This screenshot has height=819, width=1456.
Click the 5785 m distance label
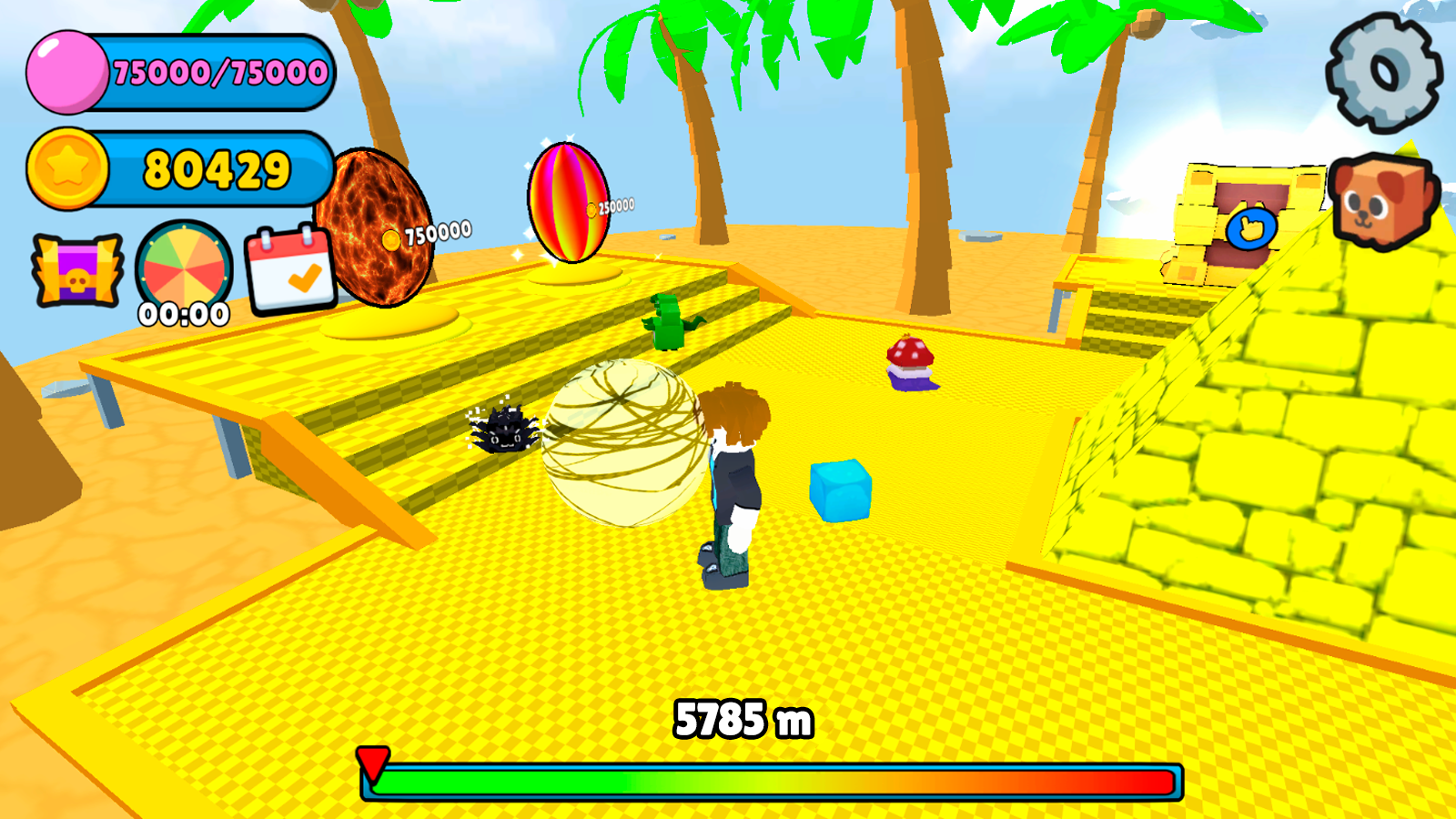tap(743, 718)
